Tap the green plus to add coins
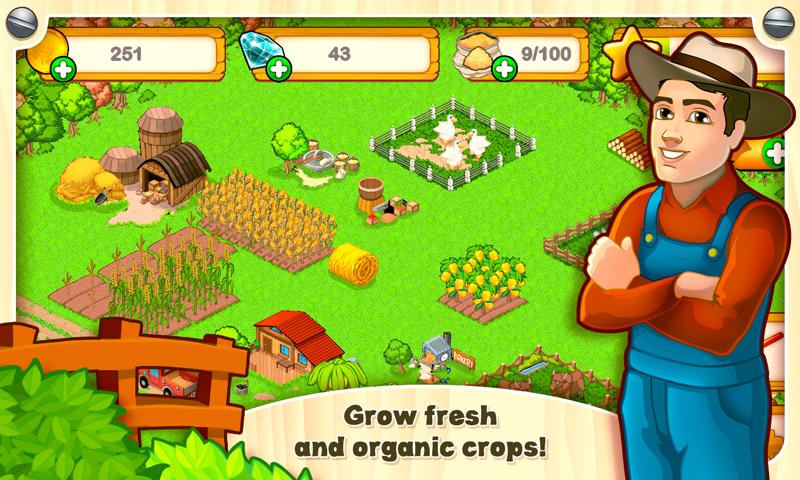 63,69
